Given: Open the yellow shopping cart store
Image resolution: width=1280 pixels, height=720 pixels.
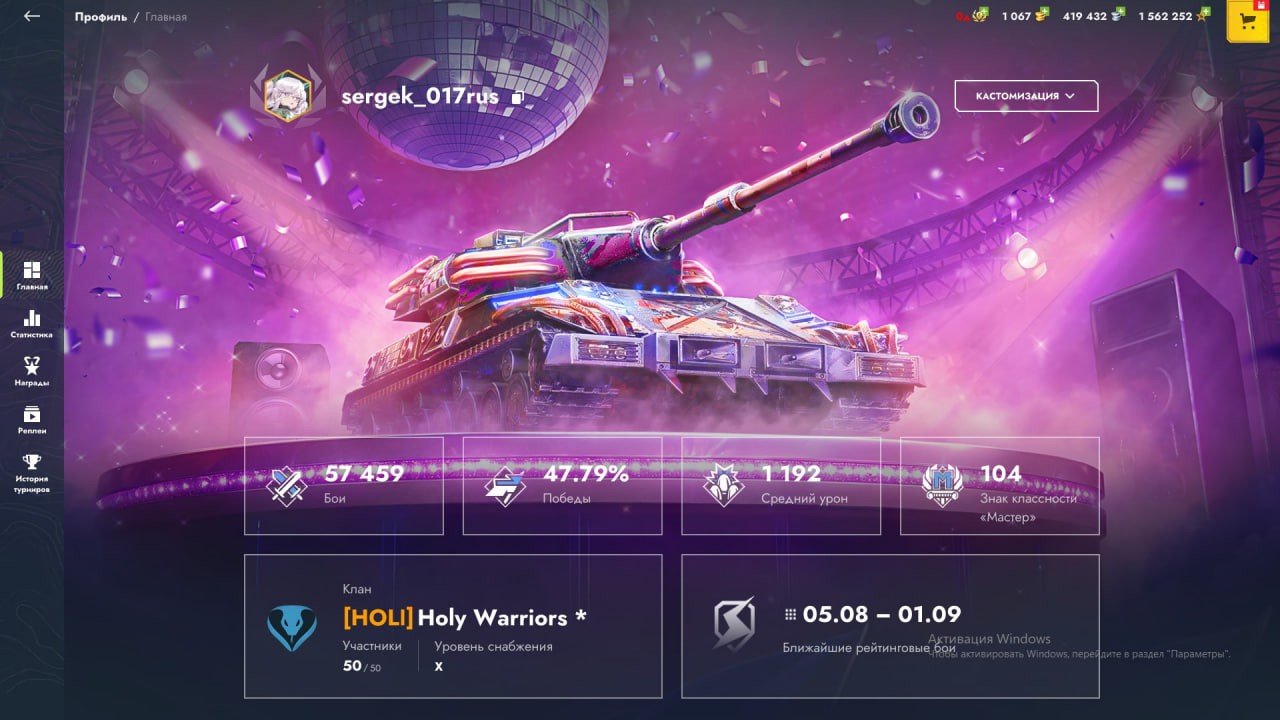Looking at the screenshot, I should pos(1247,21).
